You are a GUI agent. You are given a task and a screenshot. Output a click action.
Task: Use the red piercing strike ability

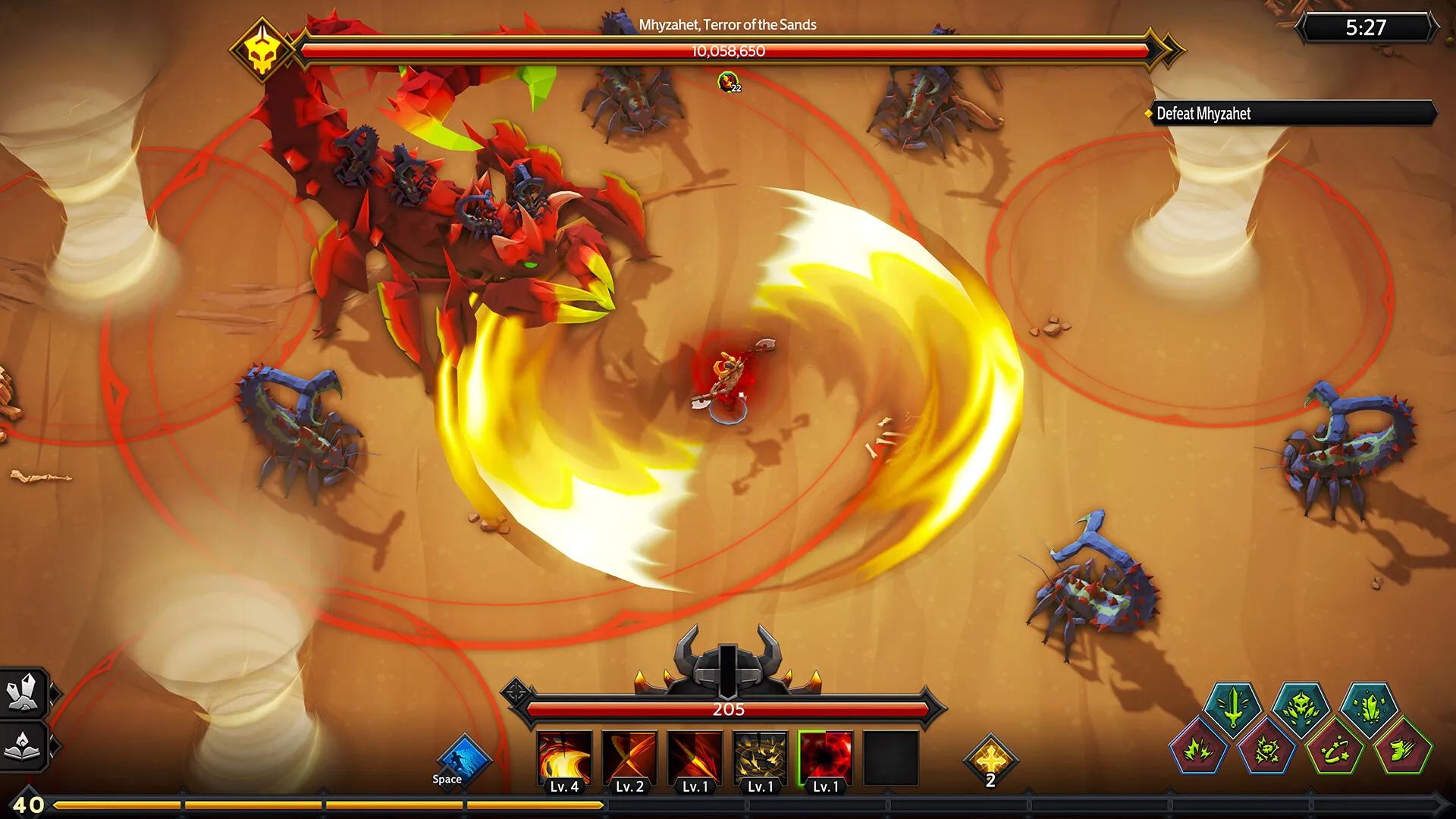coord(695,758)
